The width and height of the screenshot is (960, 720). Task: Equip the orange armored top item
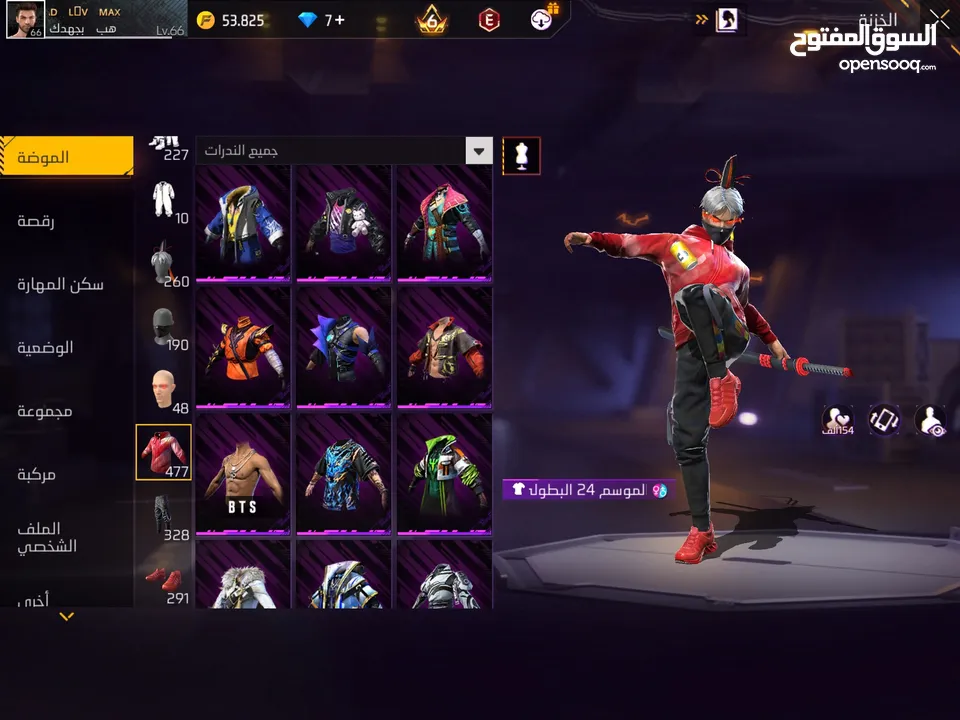(x=243, y=348)
